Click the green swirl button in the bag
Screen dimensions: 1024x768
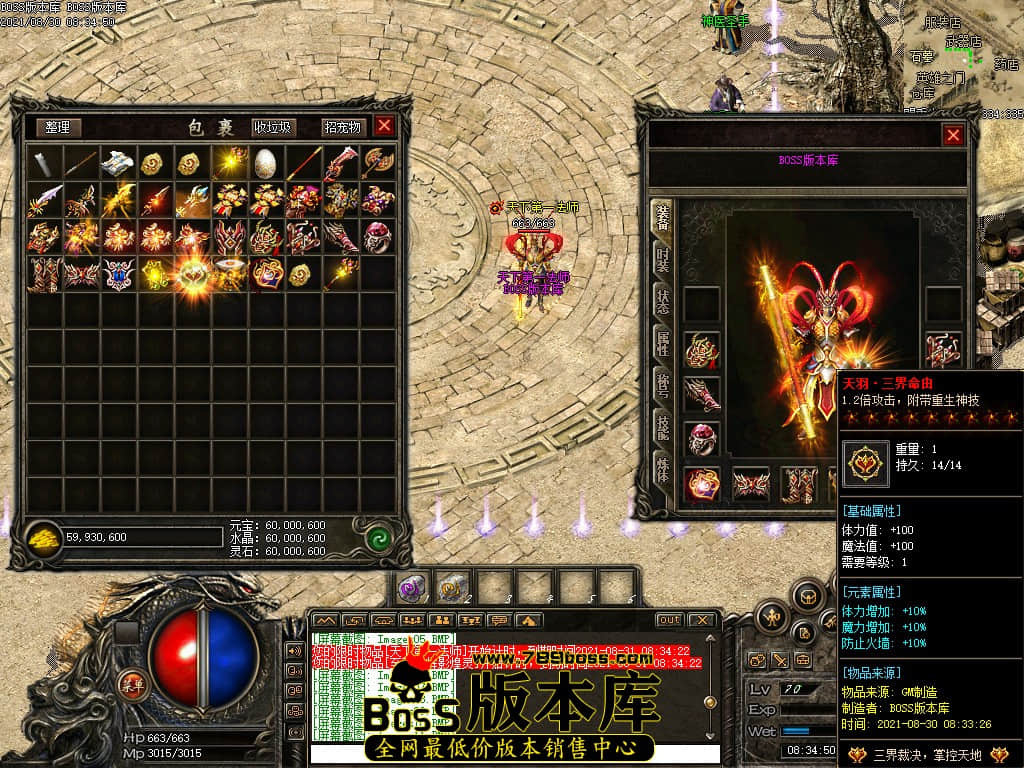pos(377,537)
